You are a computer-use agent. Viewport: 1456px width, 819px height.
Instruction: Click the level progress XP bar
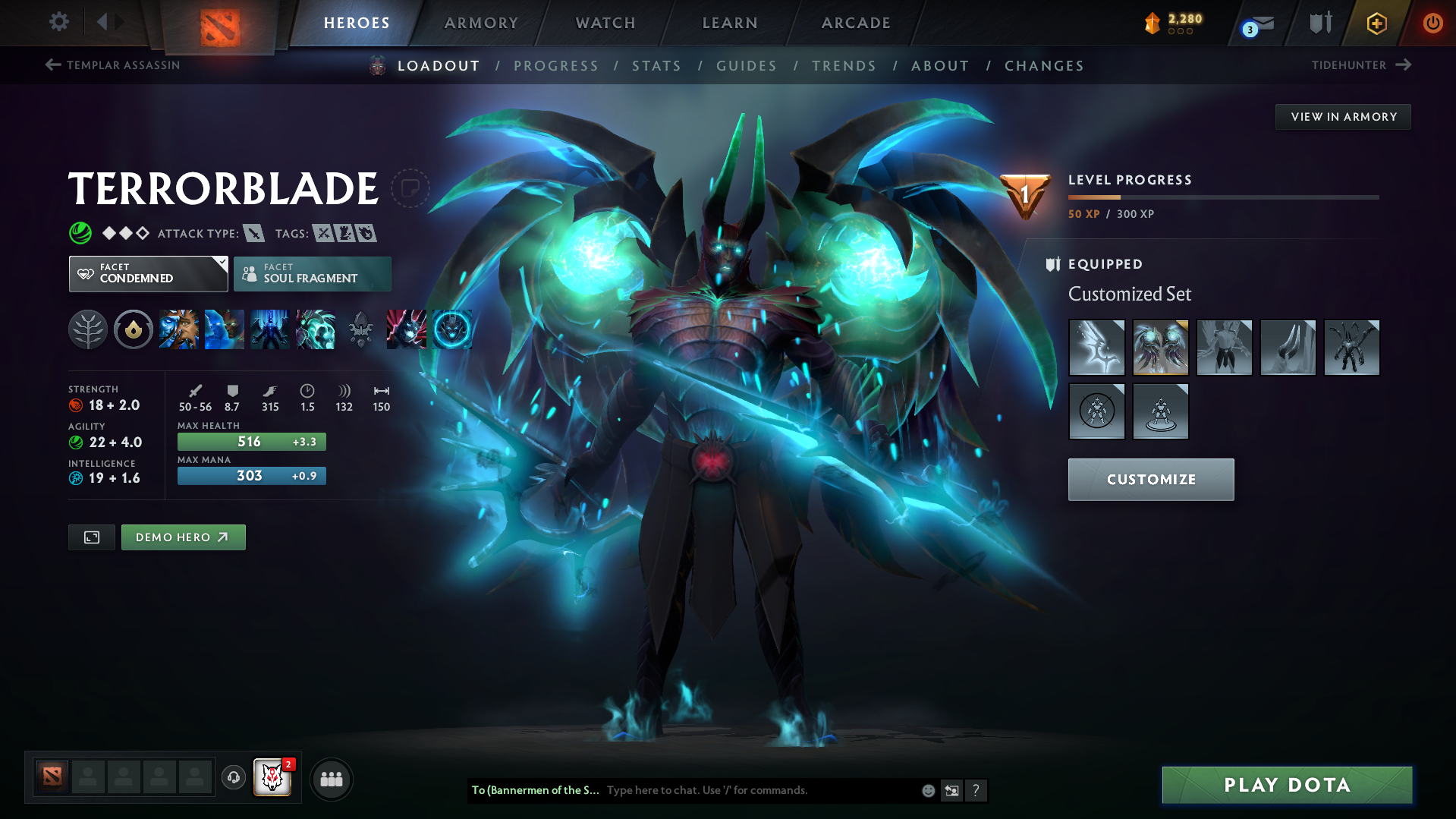click(1222, 197)
